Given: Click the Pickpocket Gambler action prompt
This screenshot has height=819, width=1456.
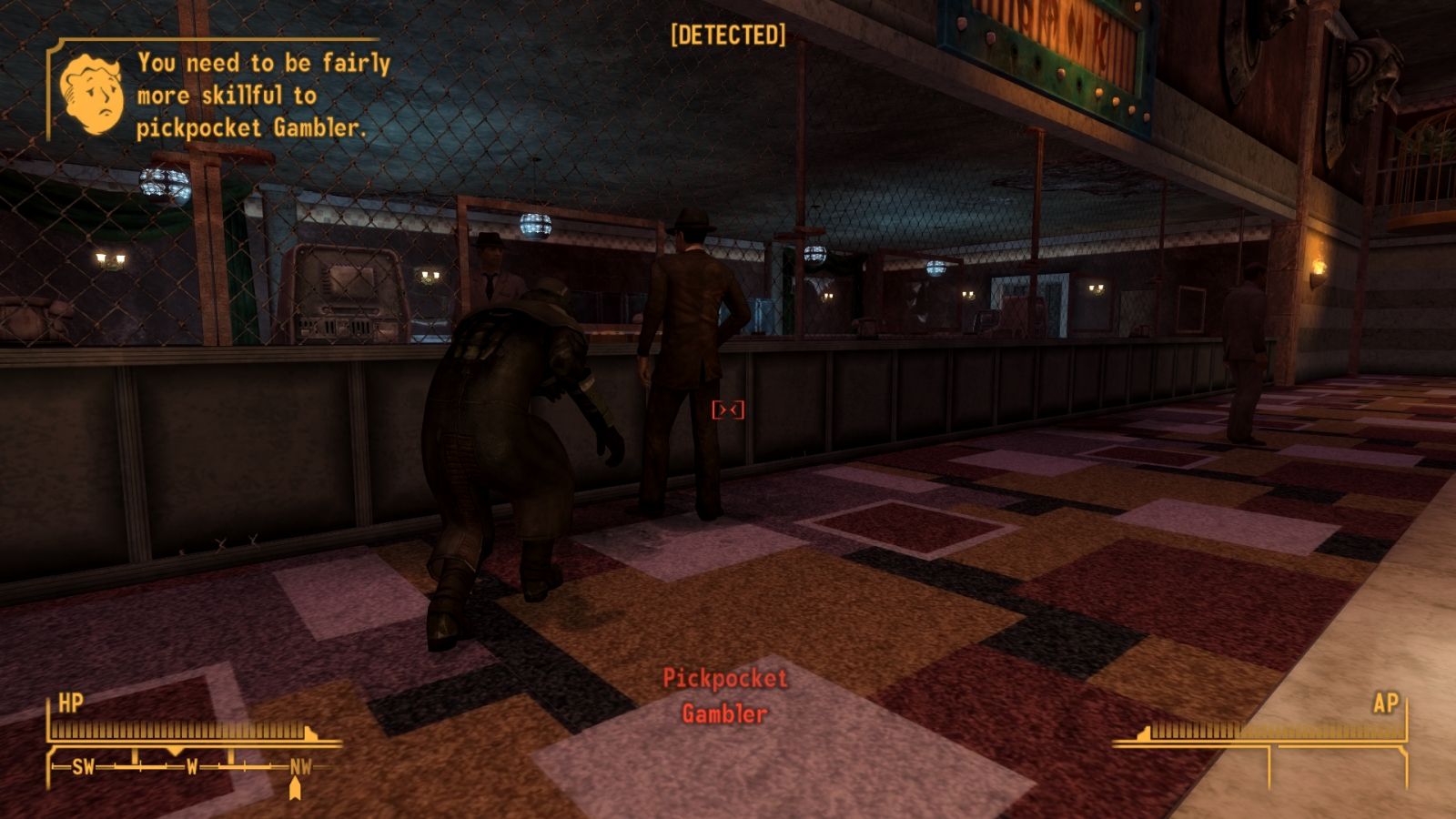Looking at the screenshot, I should tap(725, 693).
